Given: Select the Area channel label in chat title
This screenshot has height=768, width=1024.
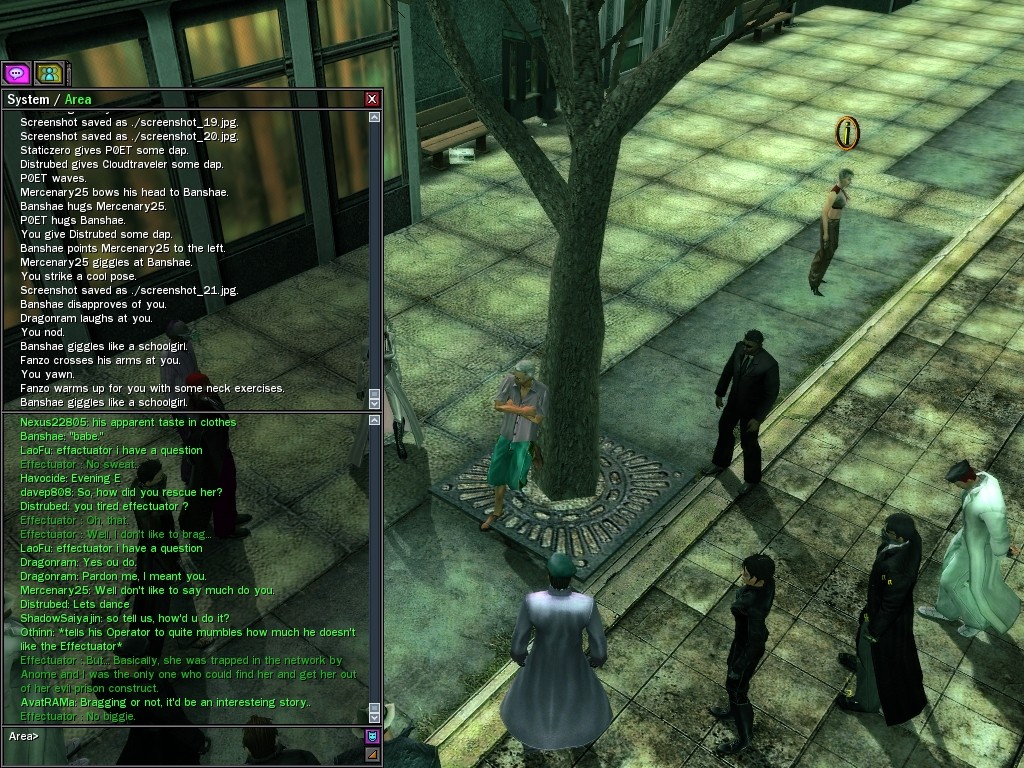Looking at the screenshot, I should click(78, 99).
